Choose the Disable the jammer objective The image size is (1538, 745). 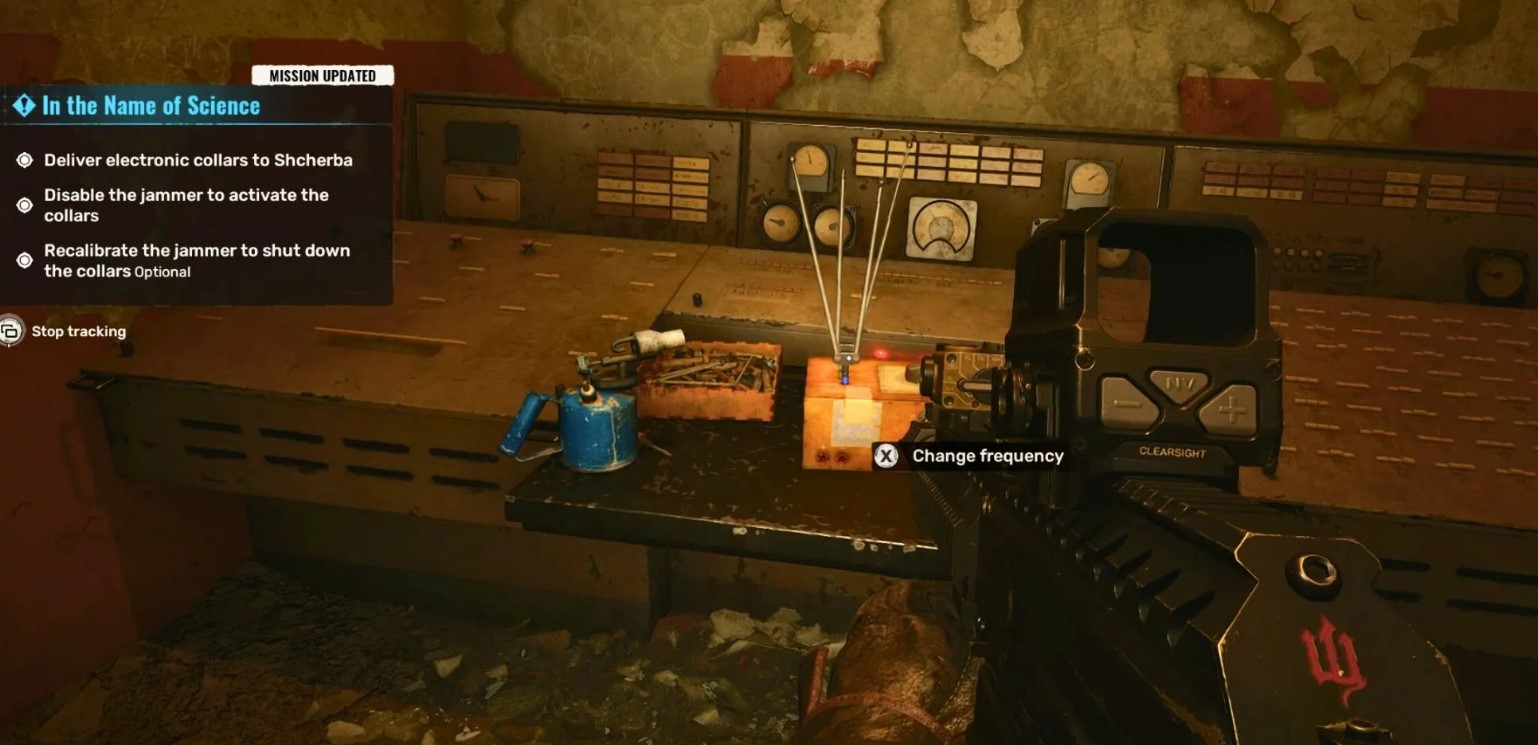[x=186, y=205]
